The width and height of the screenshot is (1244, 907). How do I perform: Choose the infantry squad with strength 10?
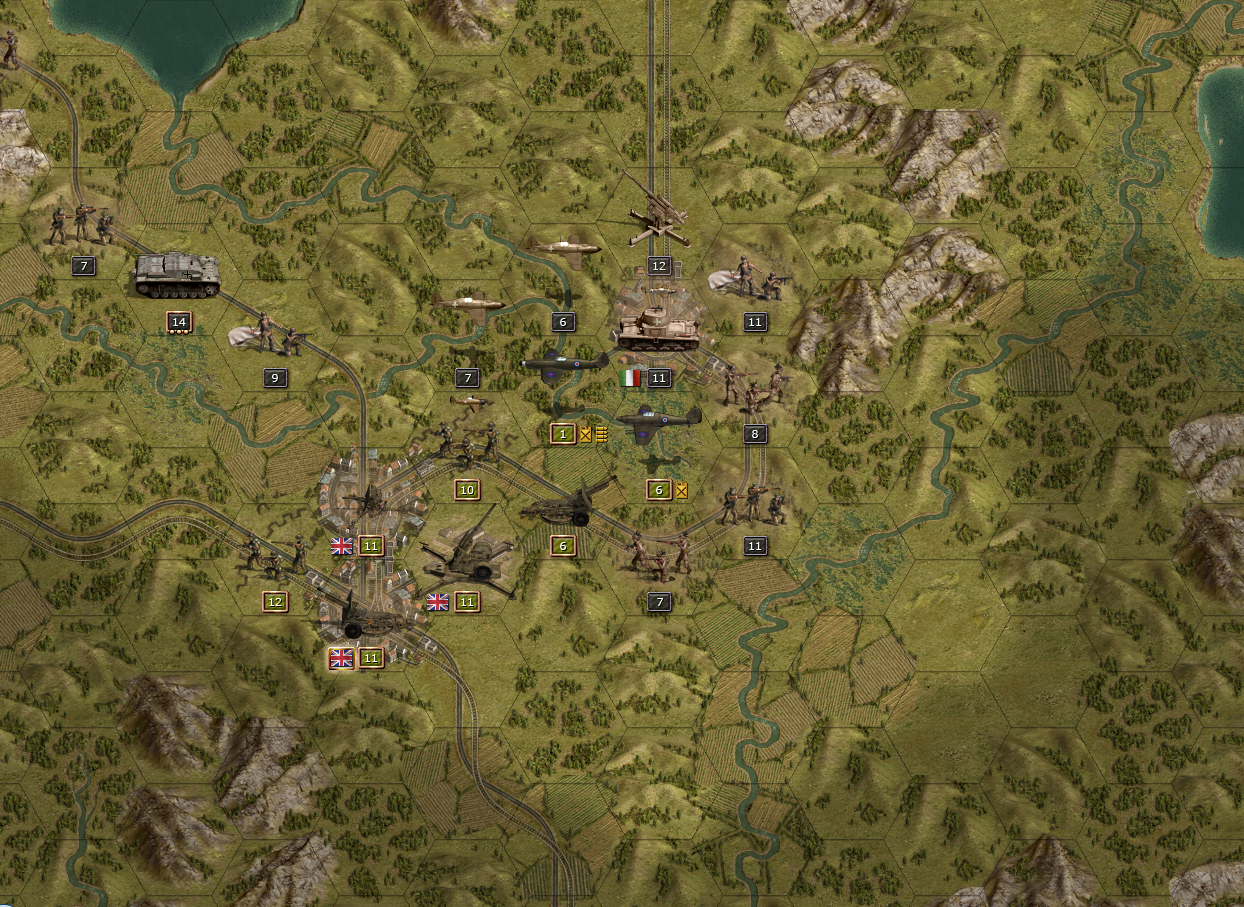point(466,445)
